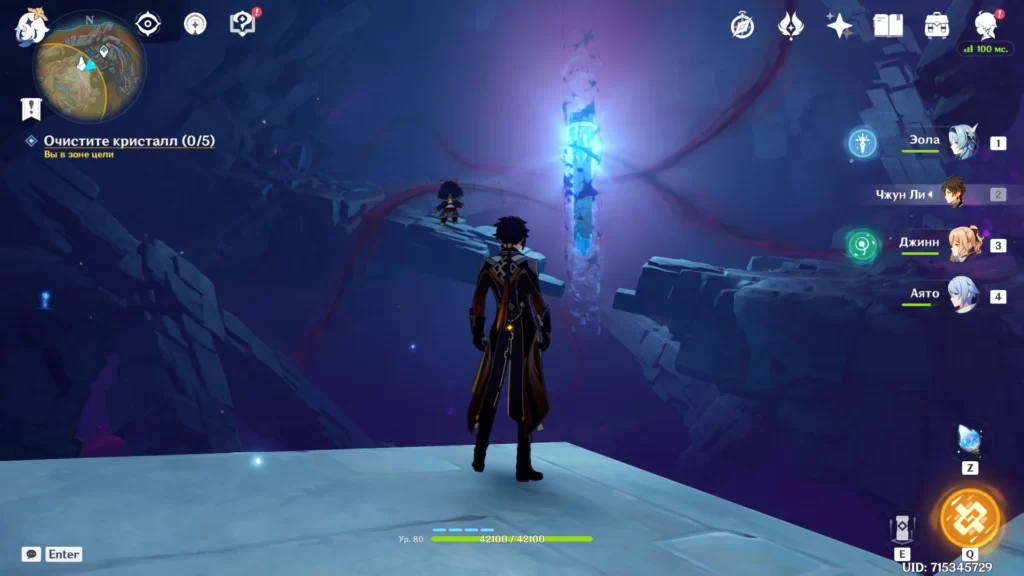Open the wish star icon
Viewport: 1024px width, 576px height.
tap(839, 26)
